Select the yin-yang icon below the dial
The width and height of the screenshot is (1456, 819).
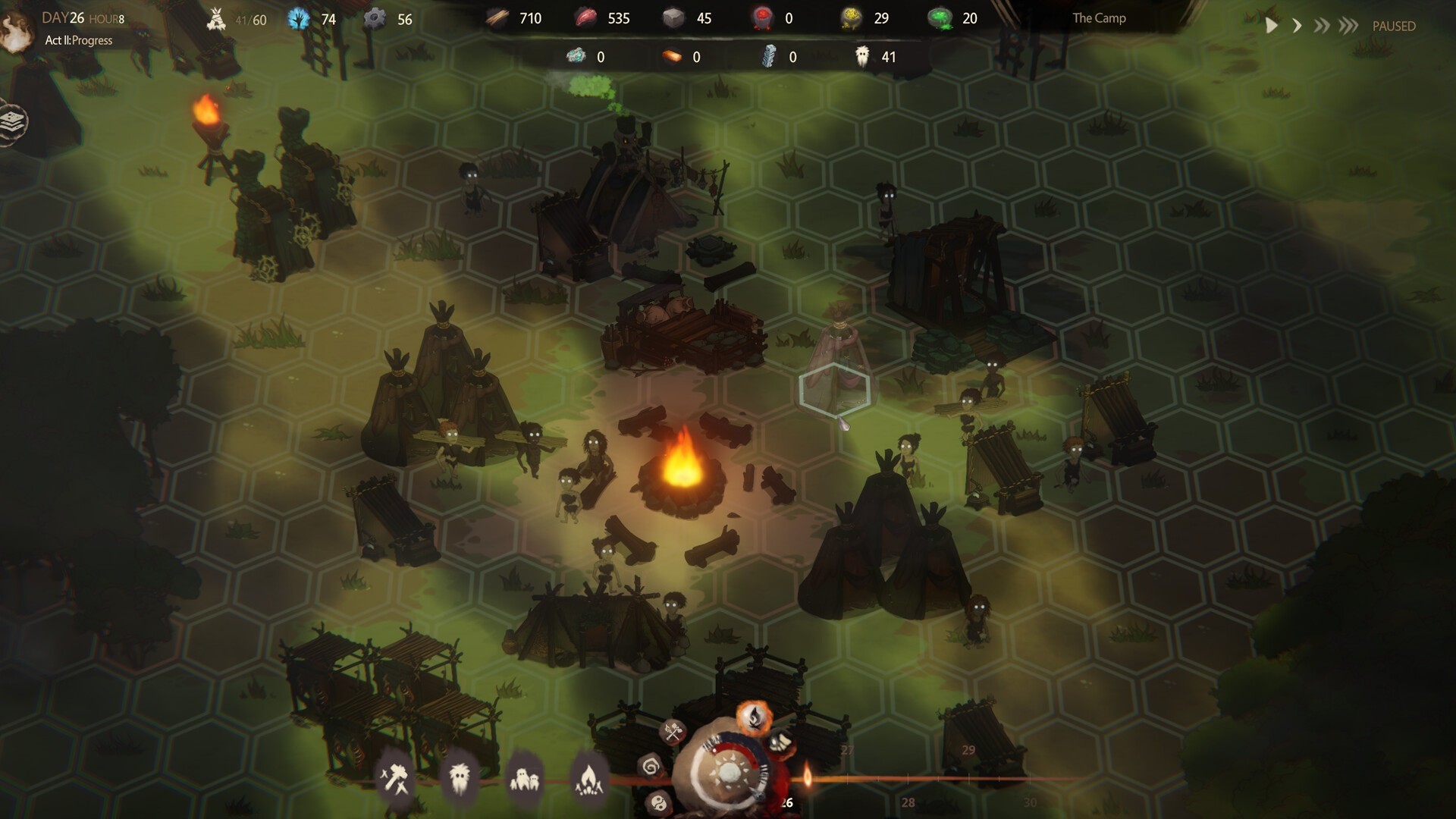tap(658, 802)
